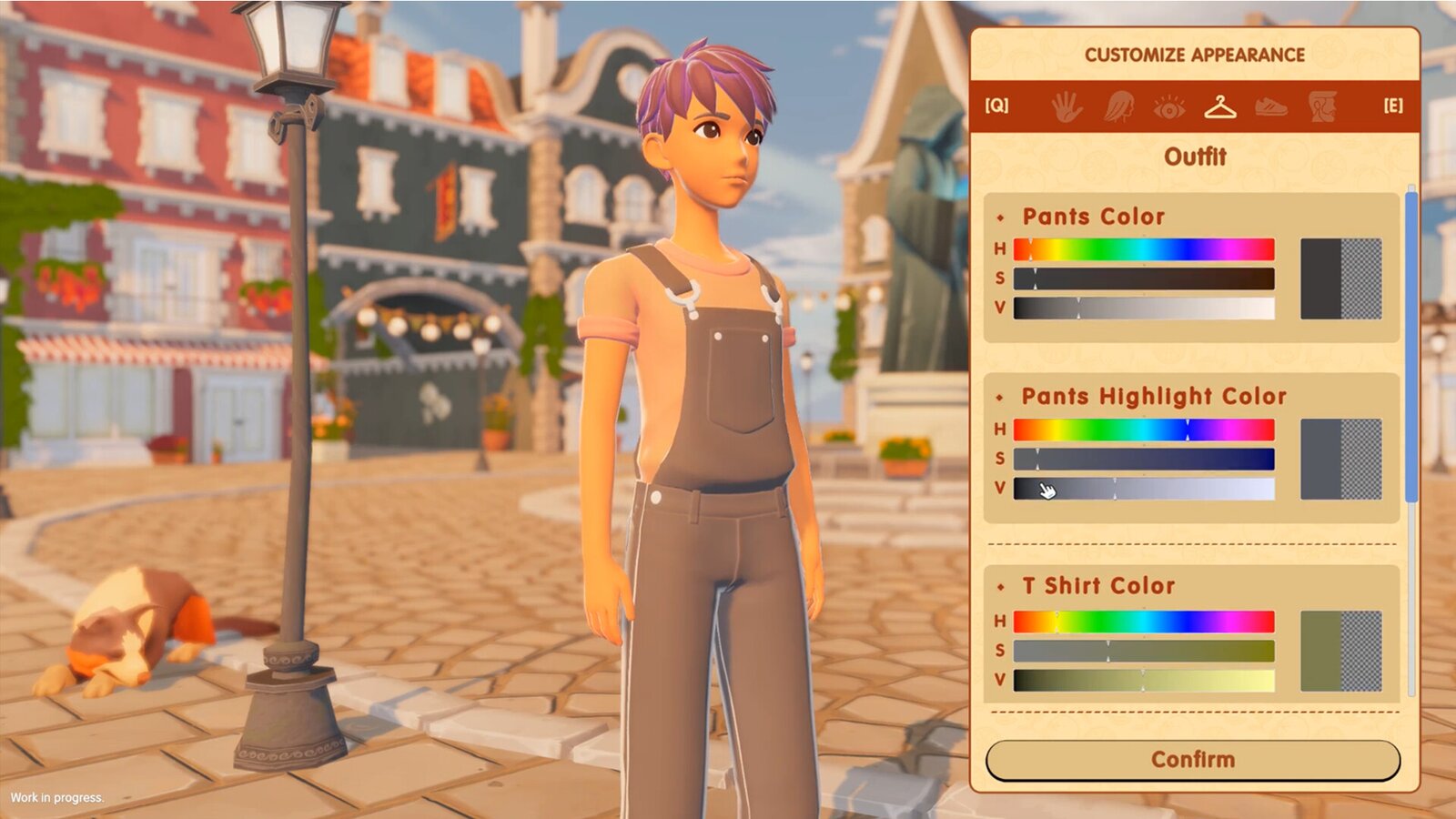Confirm the appearance customization
This screenshot has height=819, width=1456.
pos(1192,760)
